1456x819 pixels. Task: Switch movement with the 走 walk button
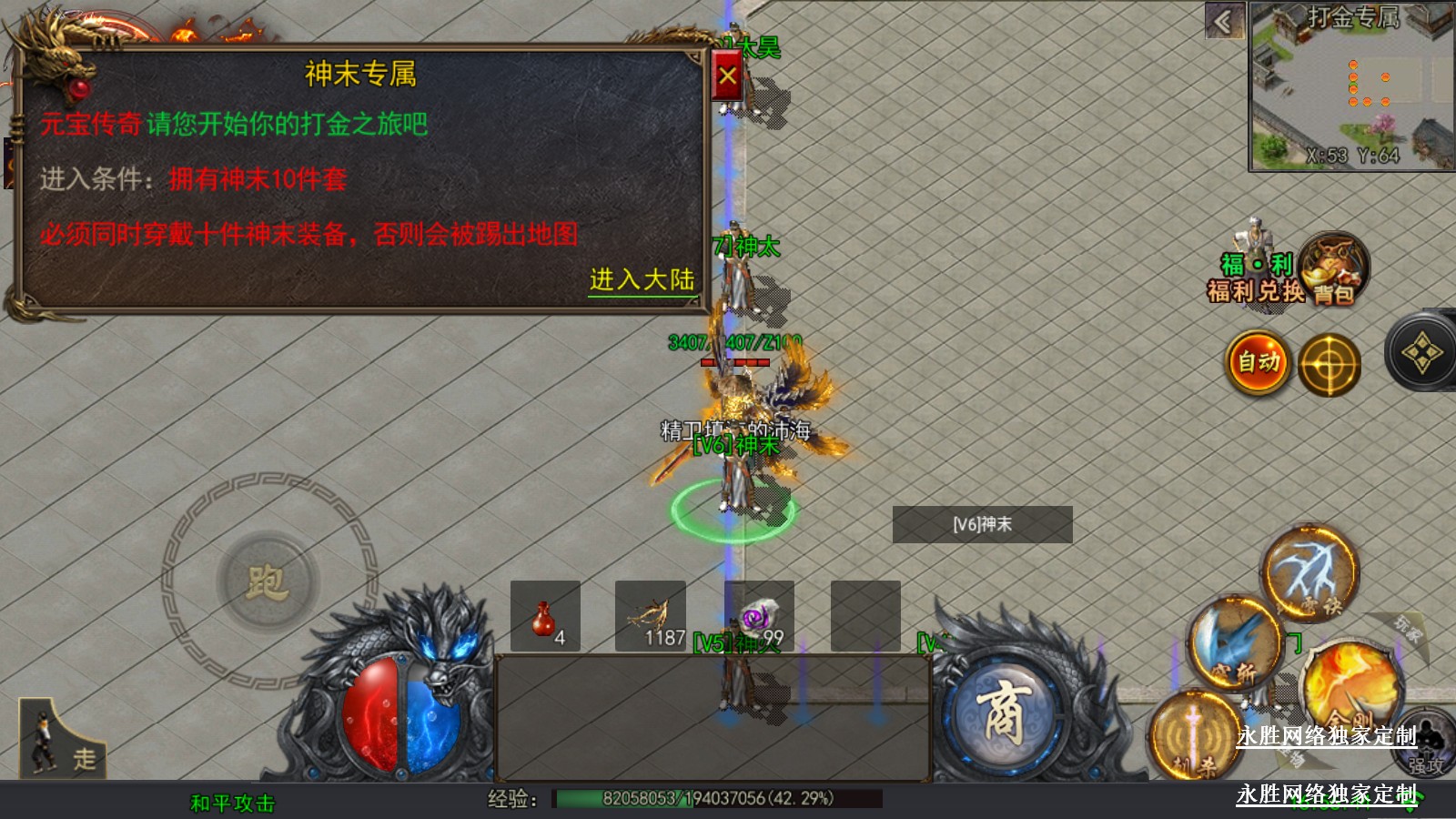click(x=62, y=739)
